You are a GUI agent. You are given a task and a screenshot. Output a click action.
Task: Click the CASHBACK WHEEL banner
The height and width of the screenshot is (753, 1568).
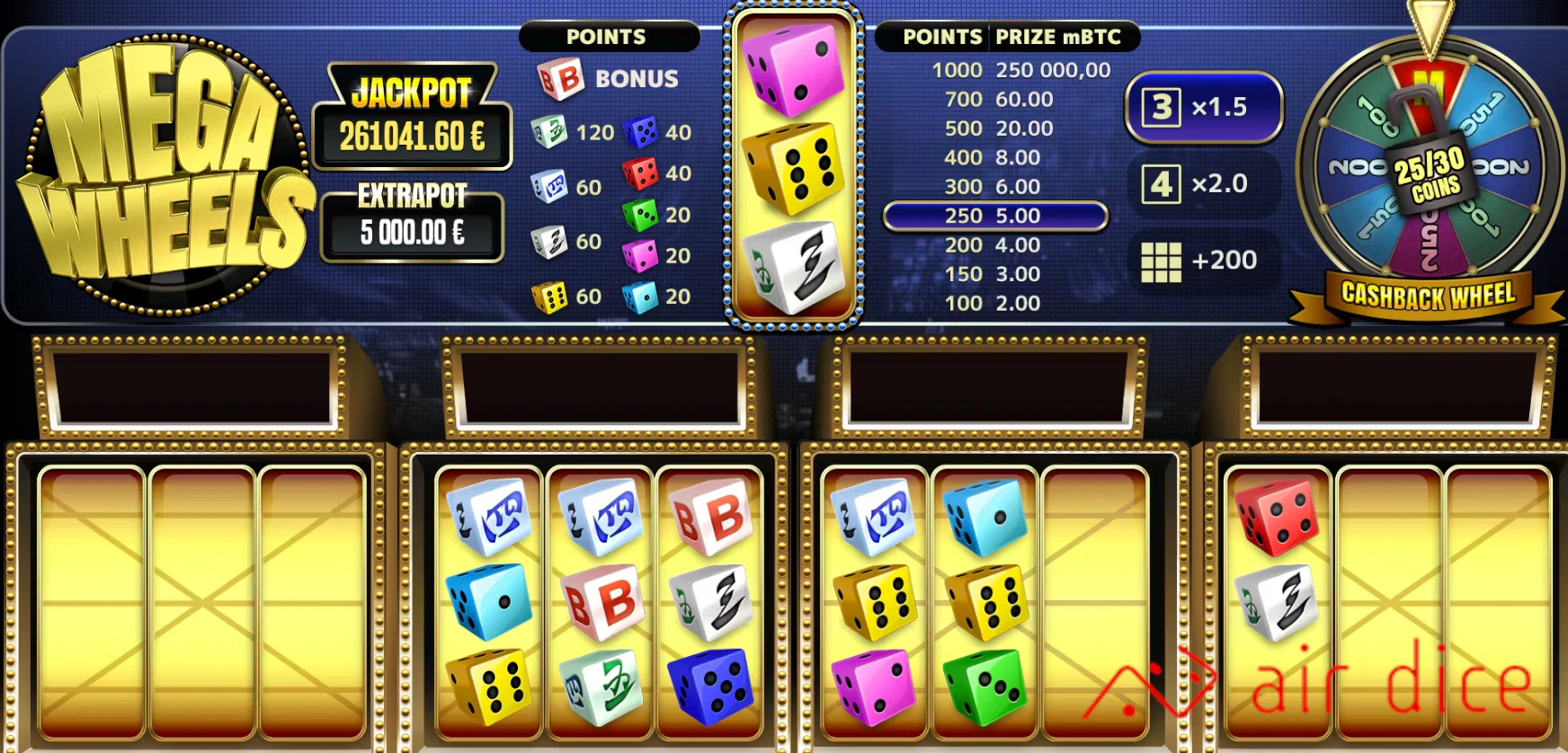1428,292
